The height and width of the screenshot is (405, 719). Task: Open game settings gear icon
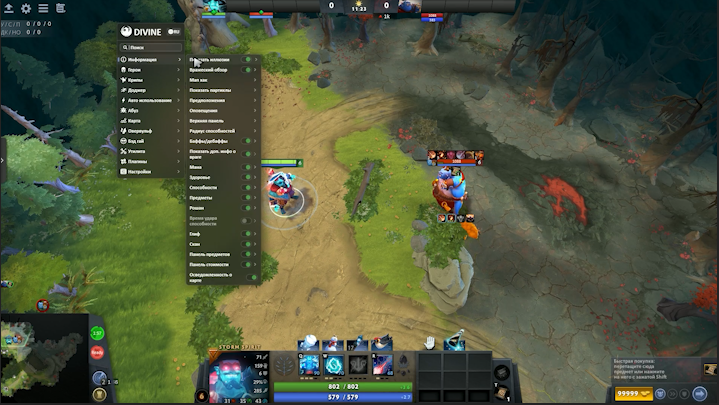pyautogui.click(x=26, y=8)
